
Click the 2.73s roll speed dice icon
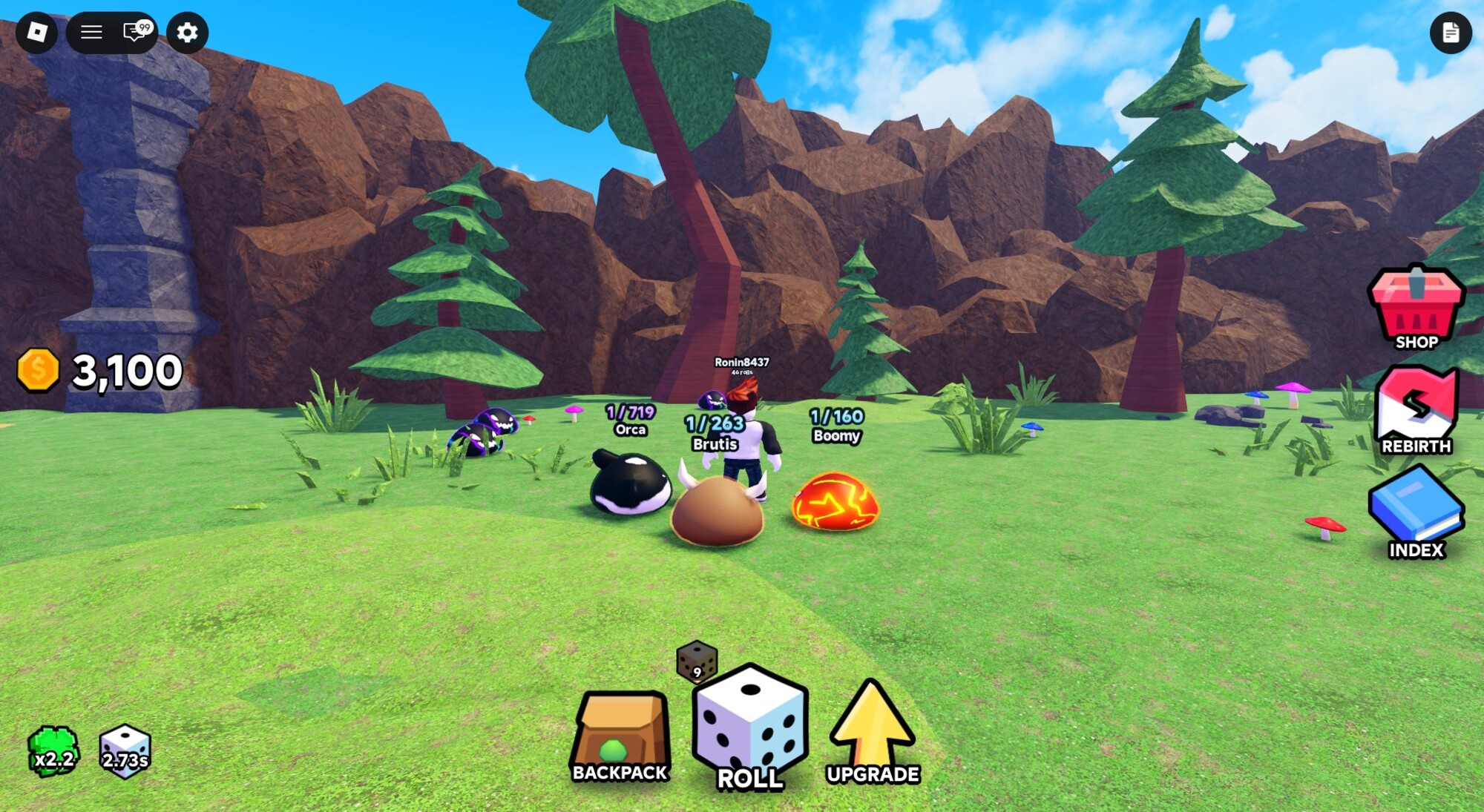click(x=125, y=751)
